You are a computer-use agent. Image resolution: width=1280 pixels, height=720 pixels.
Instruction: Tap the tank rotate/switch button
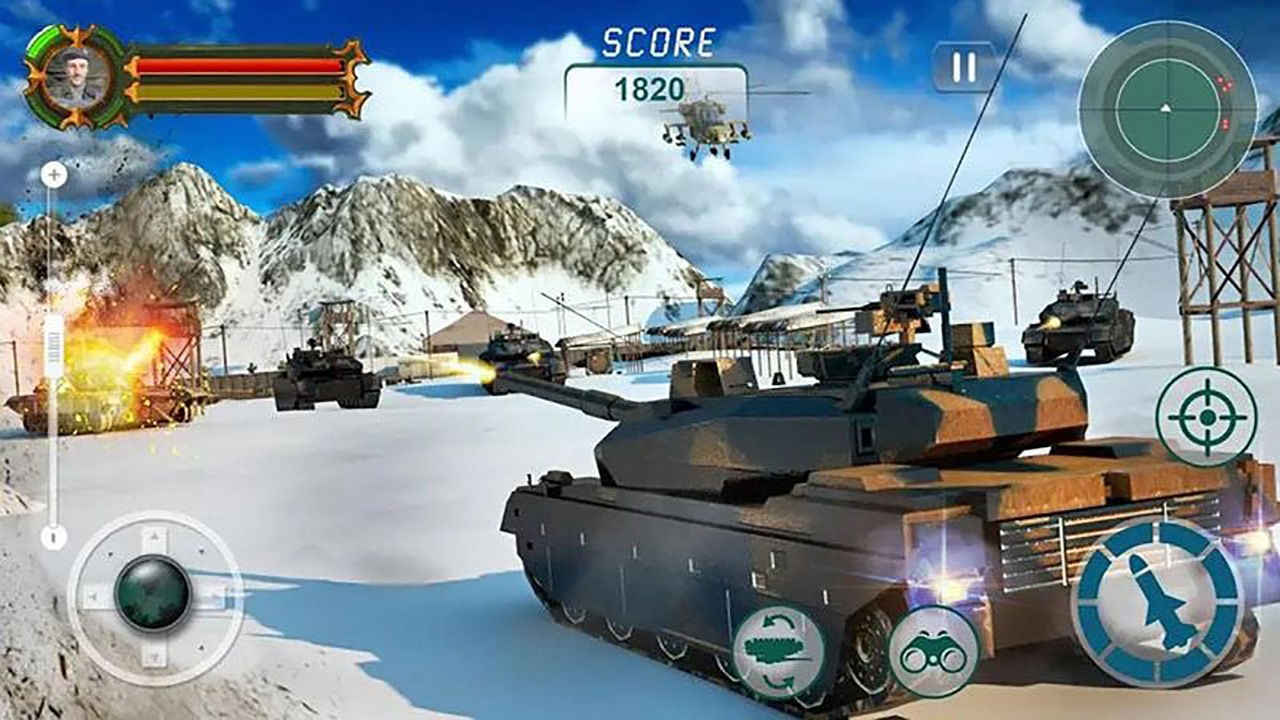point(779,652)
